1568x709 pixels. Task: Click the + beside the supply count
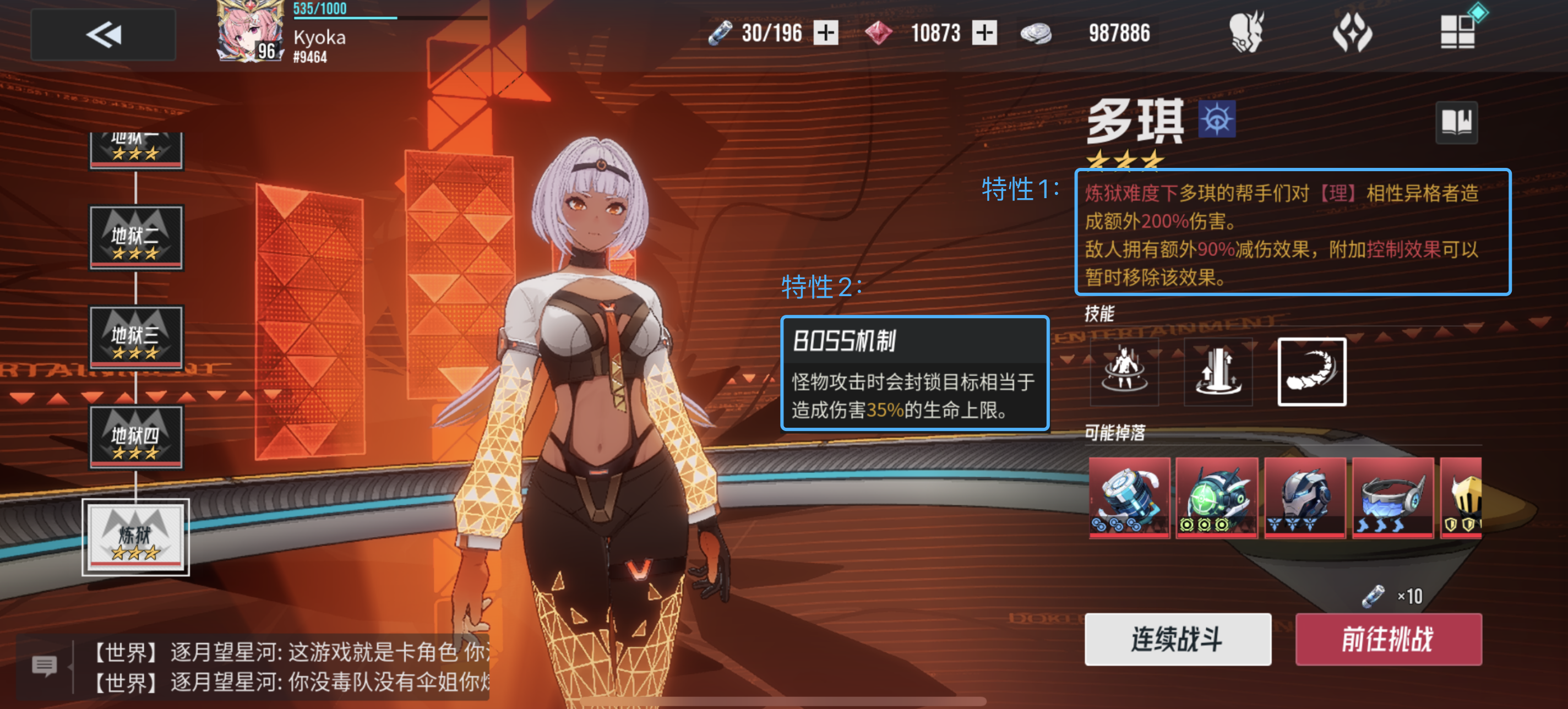[x=825, y=34]
